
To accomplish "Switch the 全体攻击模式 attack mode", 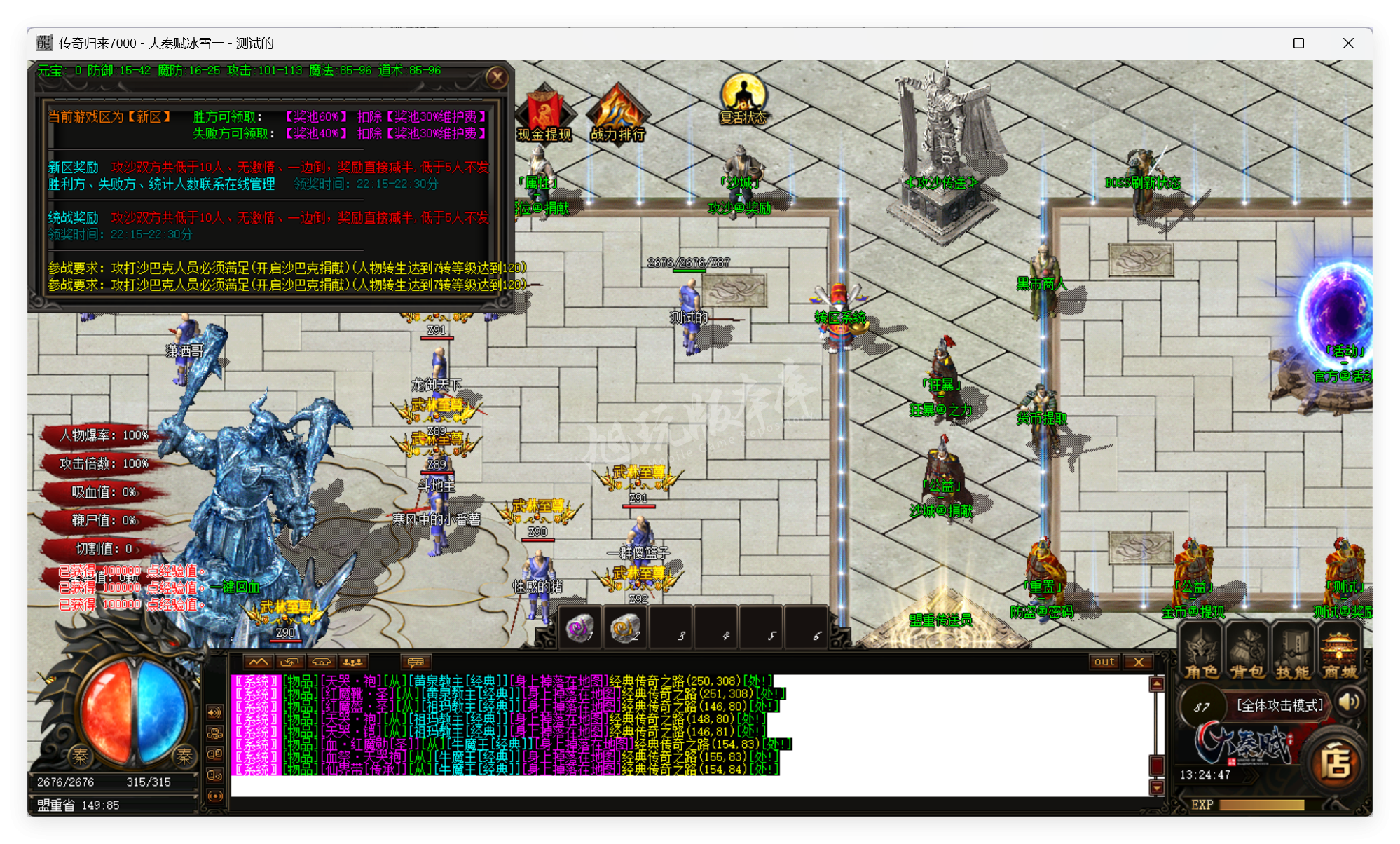I will 1279,705.
